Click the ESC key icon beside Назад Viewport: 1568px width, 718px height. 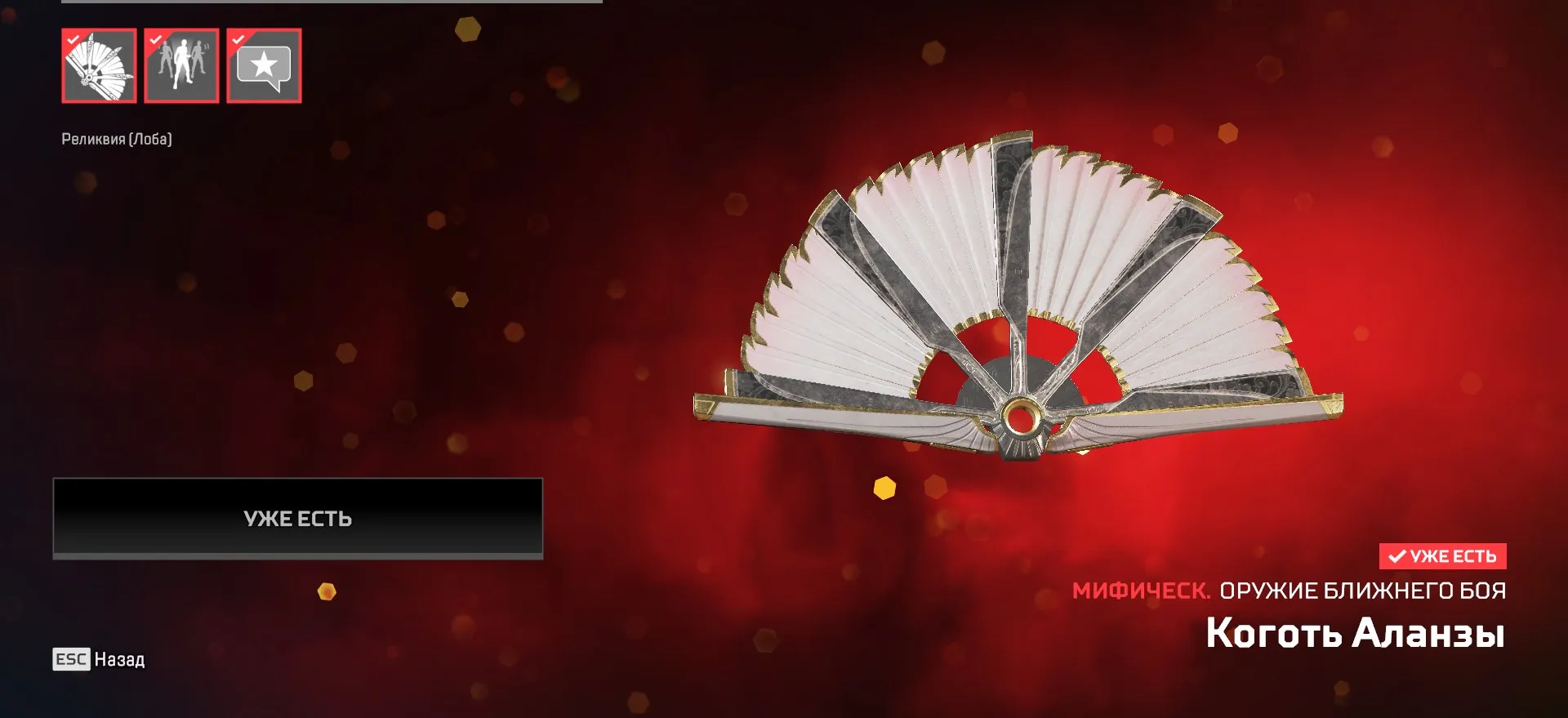tap(73, 660)
